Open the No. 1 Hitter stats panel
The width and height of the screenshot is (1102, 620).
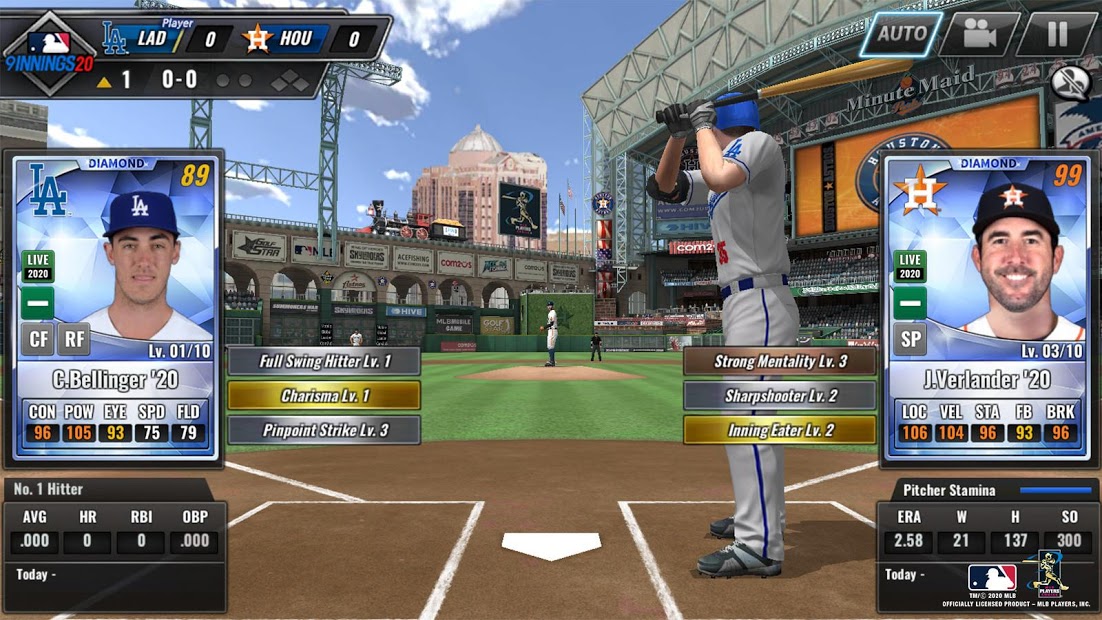pyautogui.click(x=114, y=545)
